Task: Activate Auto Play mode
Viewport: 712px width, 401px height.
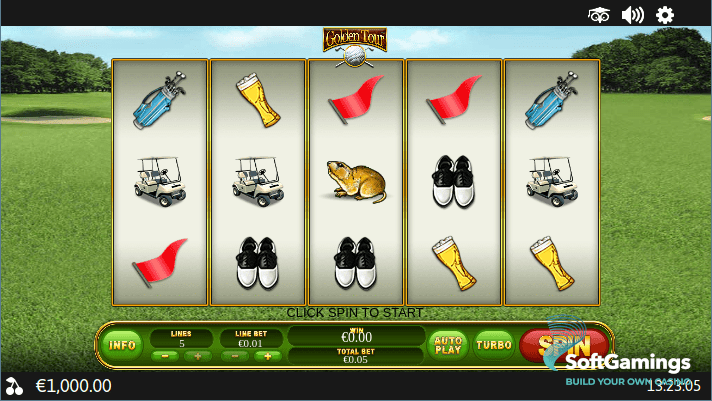Action: click(x=447, y=345)
